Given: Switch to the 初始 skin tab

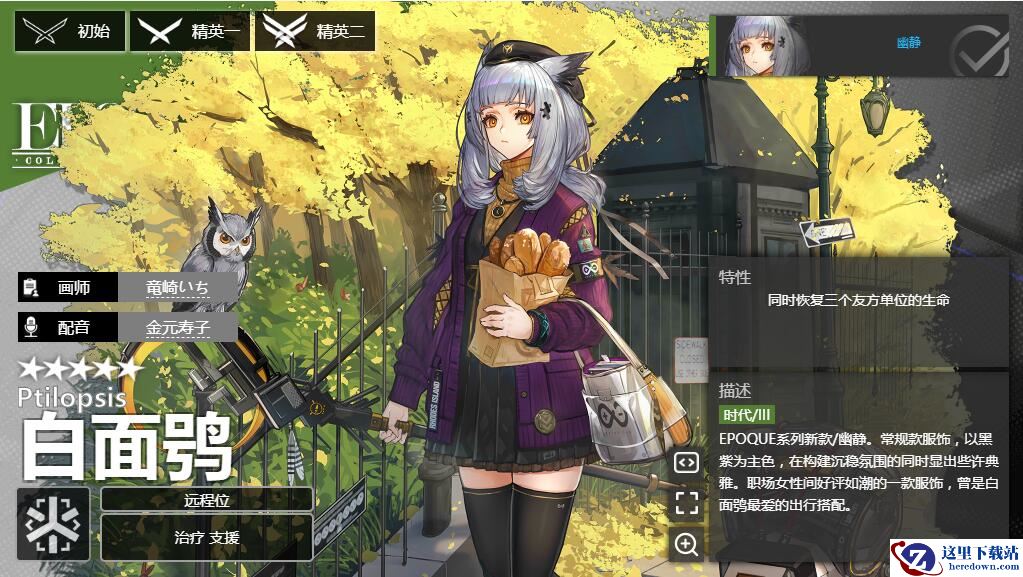Looking at the screenshot, I should pos(70,31).
